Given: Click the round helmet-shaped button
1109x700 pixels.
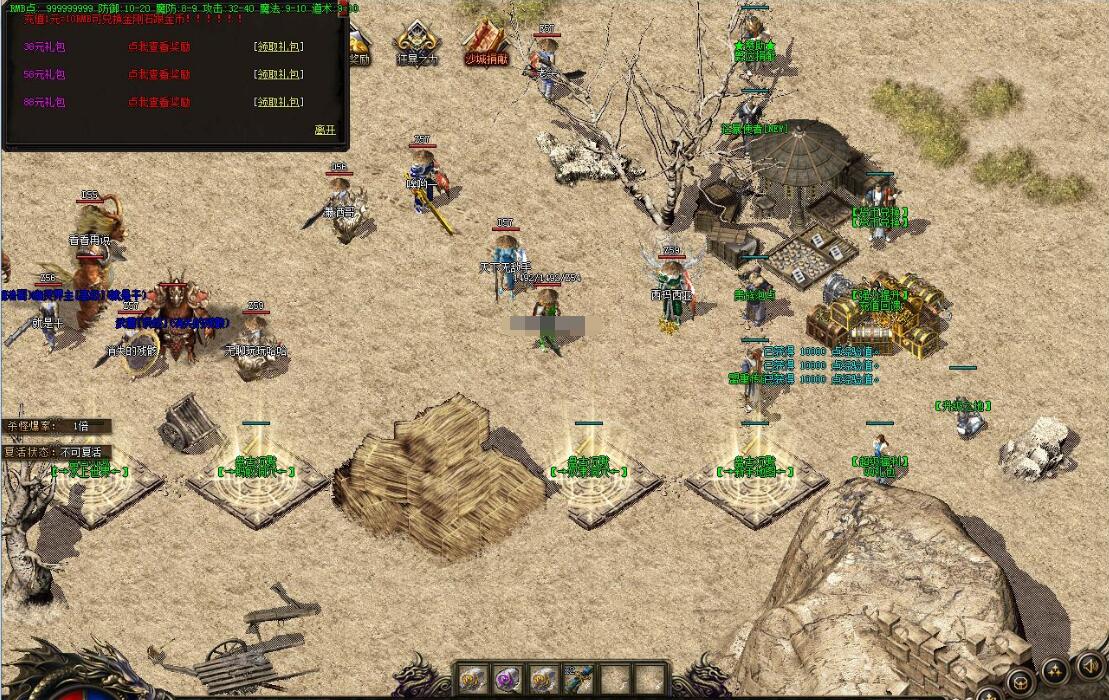Looking at the screenshot, I should [1019, 682].
